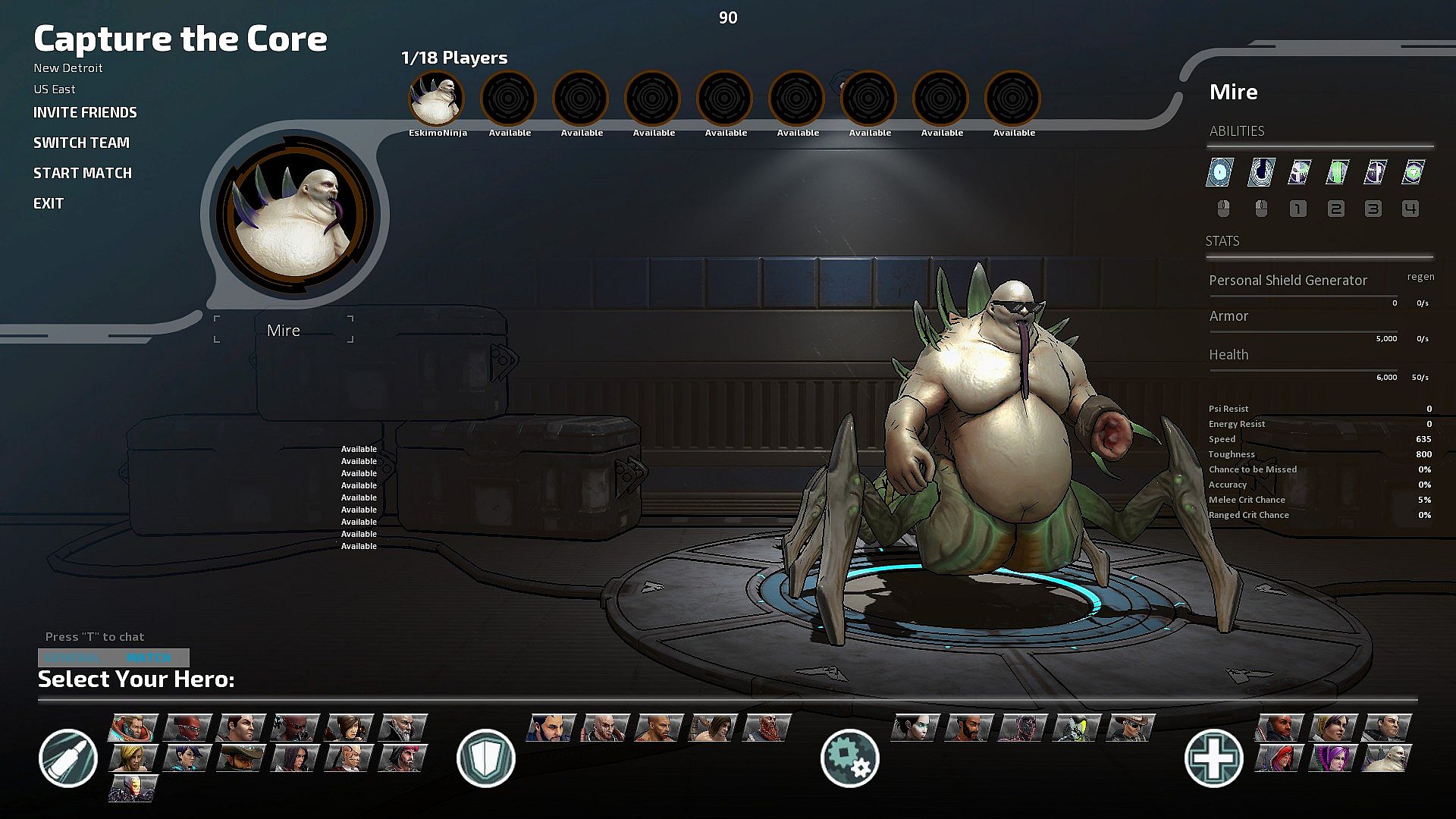
Task: Select the red-bearded dwarf hero portrait
Action: click(767, 727)
